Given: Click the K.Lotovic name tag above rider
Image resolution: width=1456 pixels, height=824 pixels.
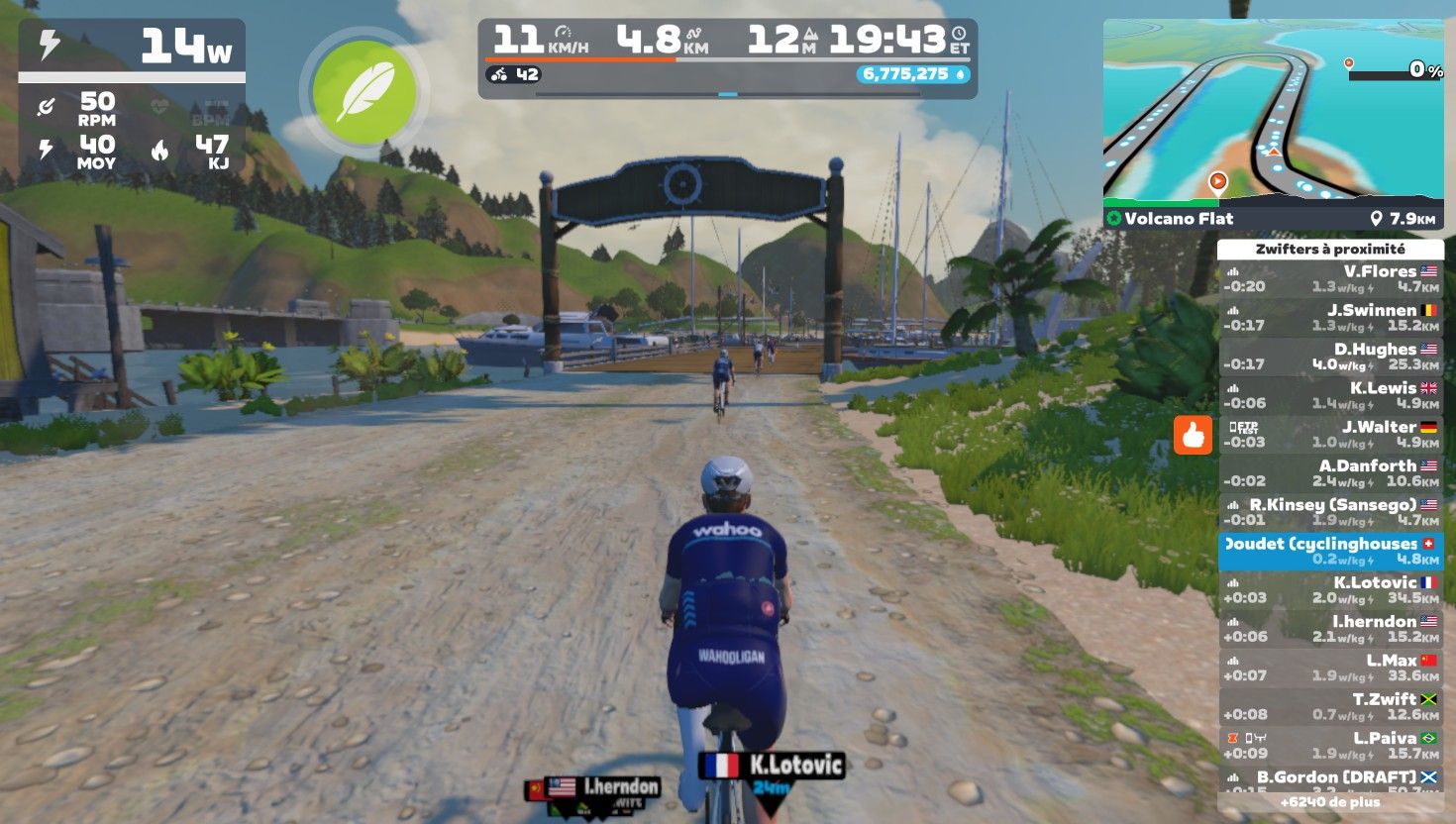Looking at the screenshot, I should point(773,765).
